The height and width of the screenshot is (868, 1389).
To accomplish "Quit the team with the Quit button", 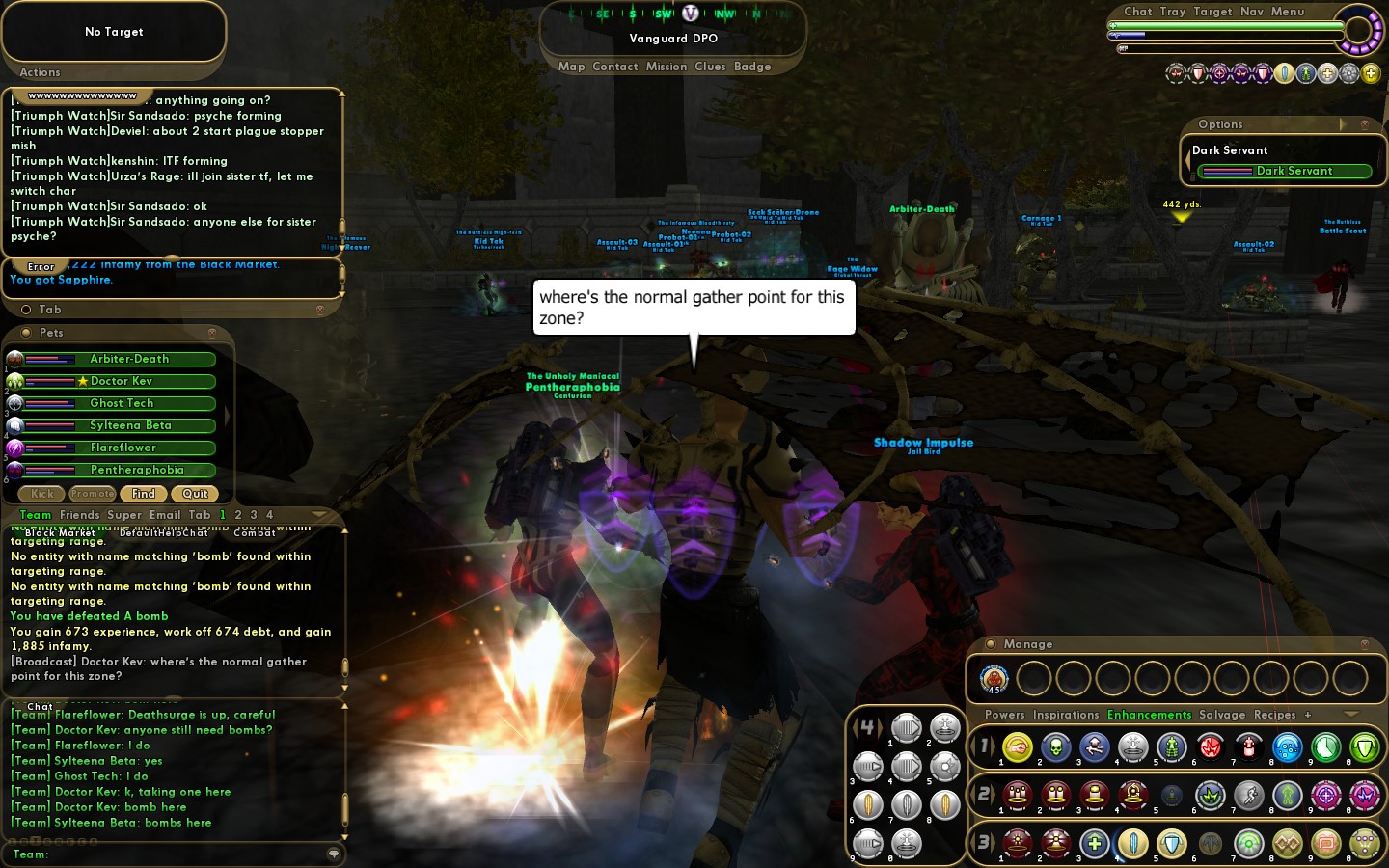I will 195,494.
